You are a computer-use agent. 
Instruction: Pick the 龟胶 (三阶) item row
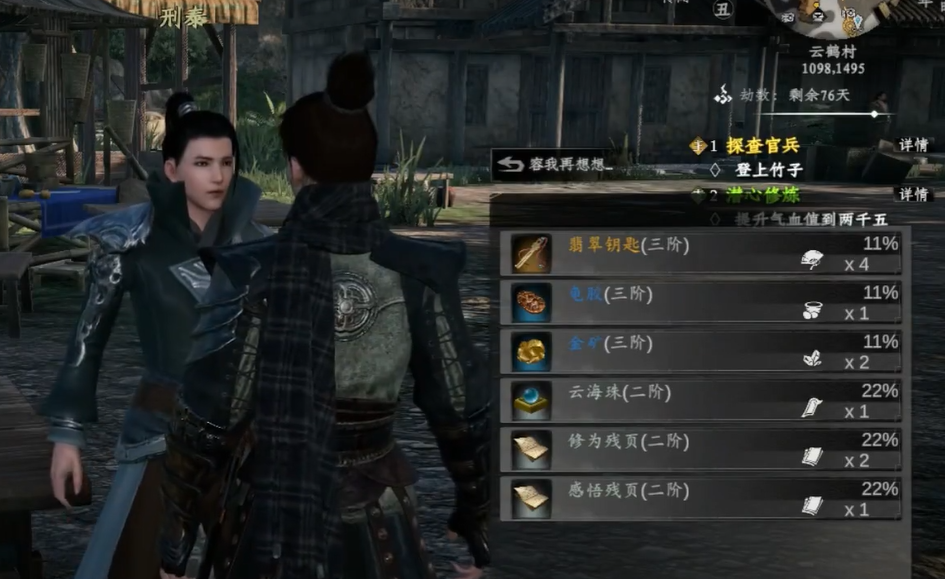[x=702, y=302]
